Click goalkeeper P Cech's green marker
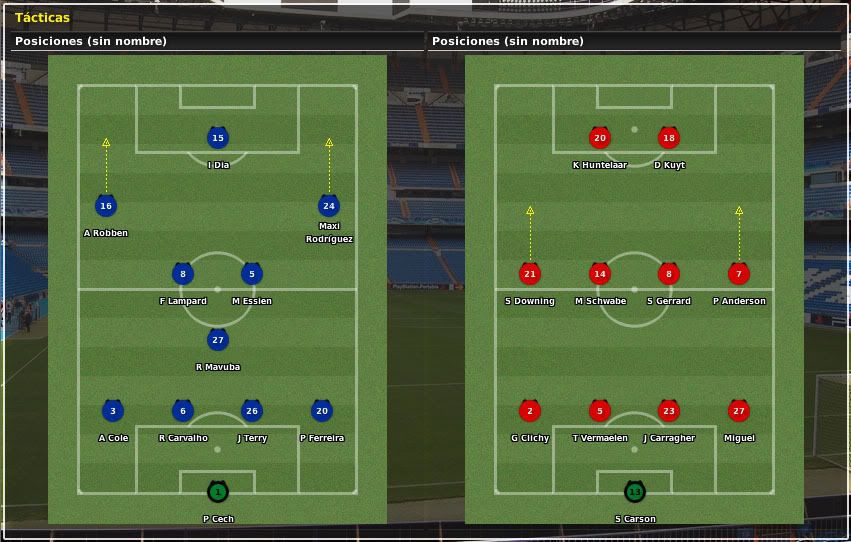Image resolution: width=851 pixels, height=542 pixels. tap(218, 492)
